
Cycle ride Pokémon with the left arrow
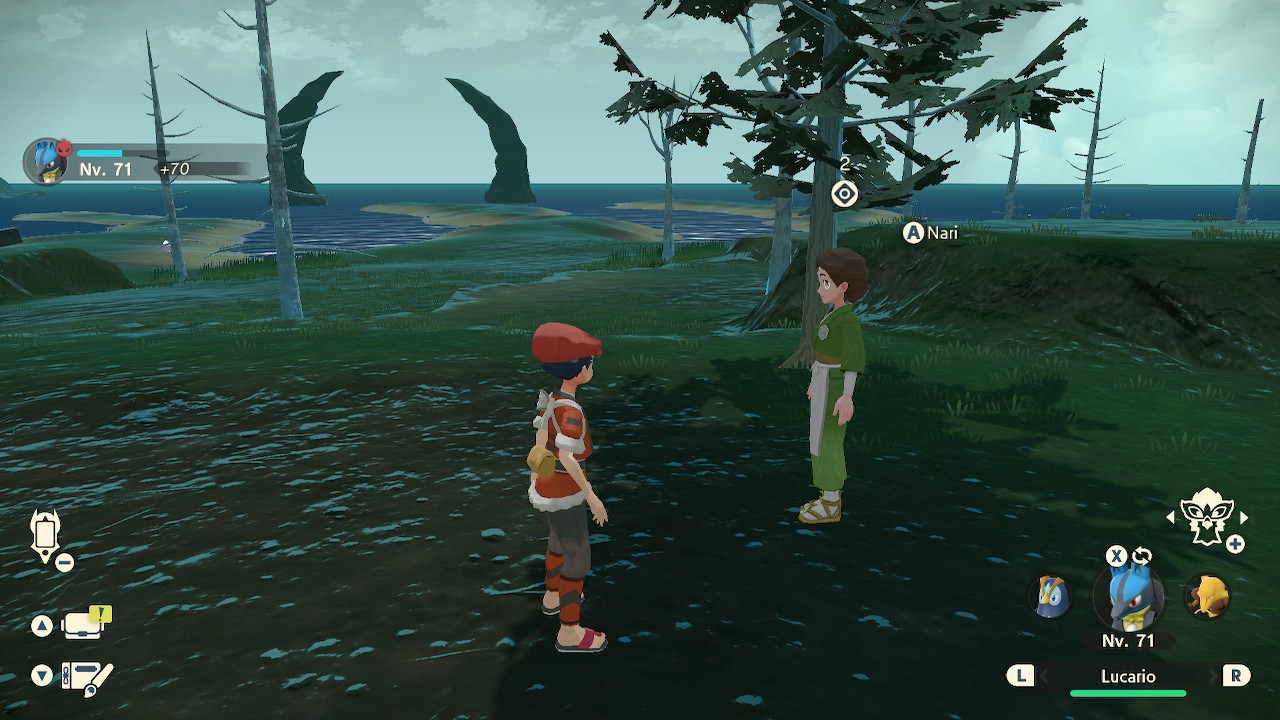[1171, 517]
